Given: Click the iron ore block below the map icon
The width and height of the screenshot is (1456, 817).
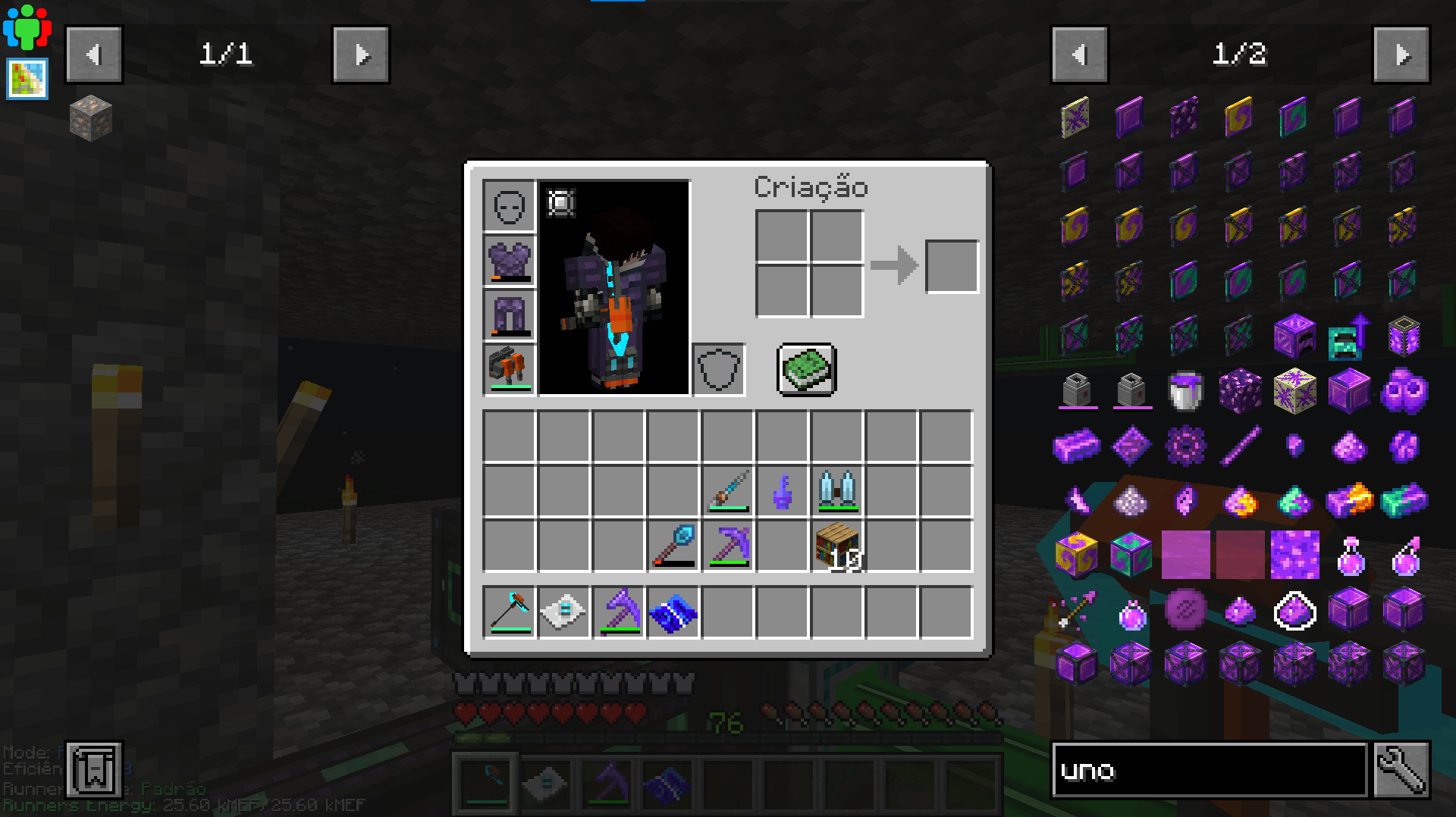Looking at the screenshot, I should 89,119.
